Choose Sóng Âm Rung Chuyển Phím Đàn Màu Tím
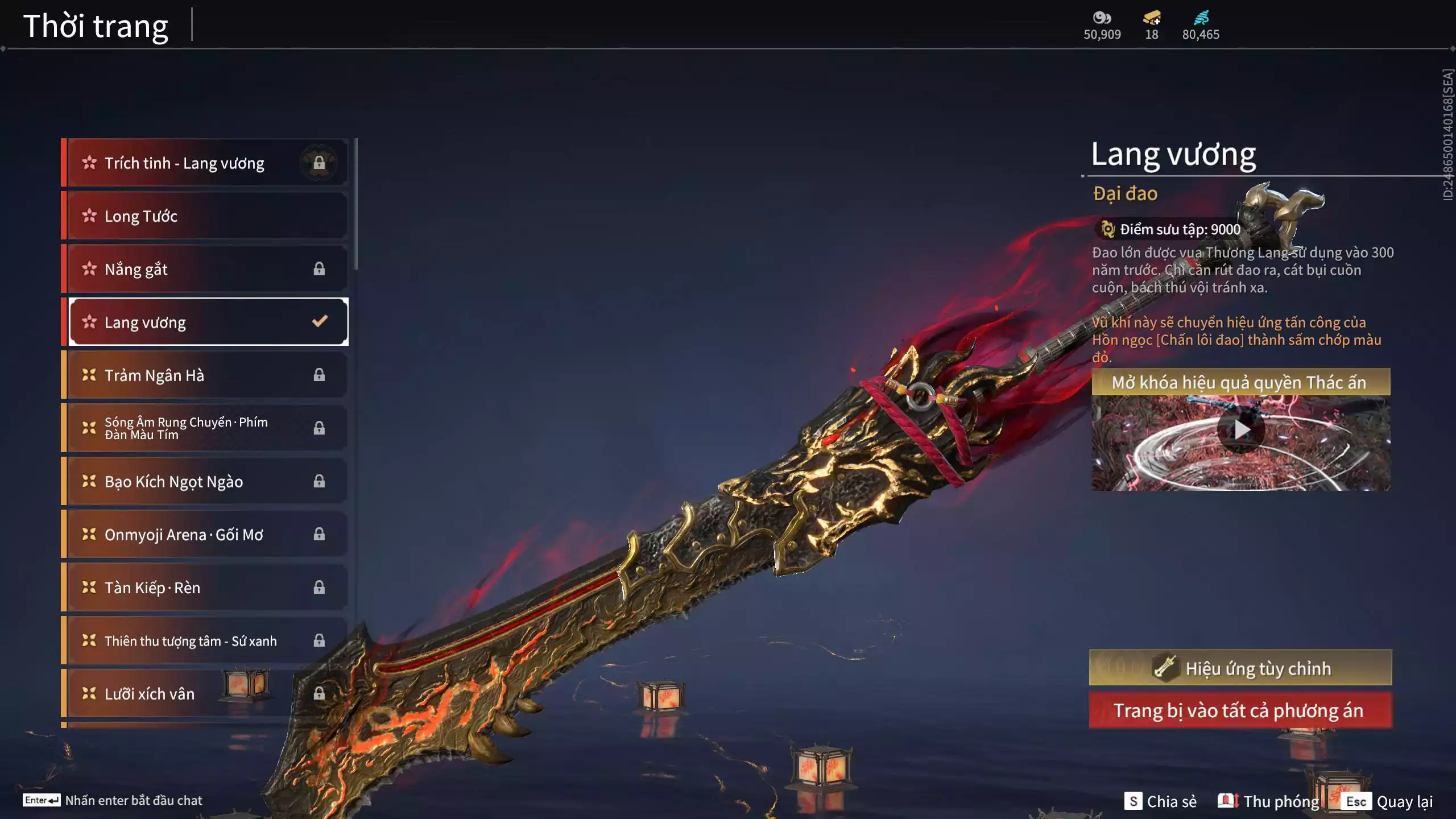Screen dimensions: 1456x819 click(x=205, y=428)
